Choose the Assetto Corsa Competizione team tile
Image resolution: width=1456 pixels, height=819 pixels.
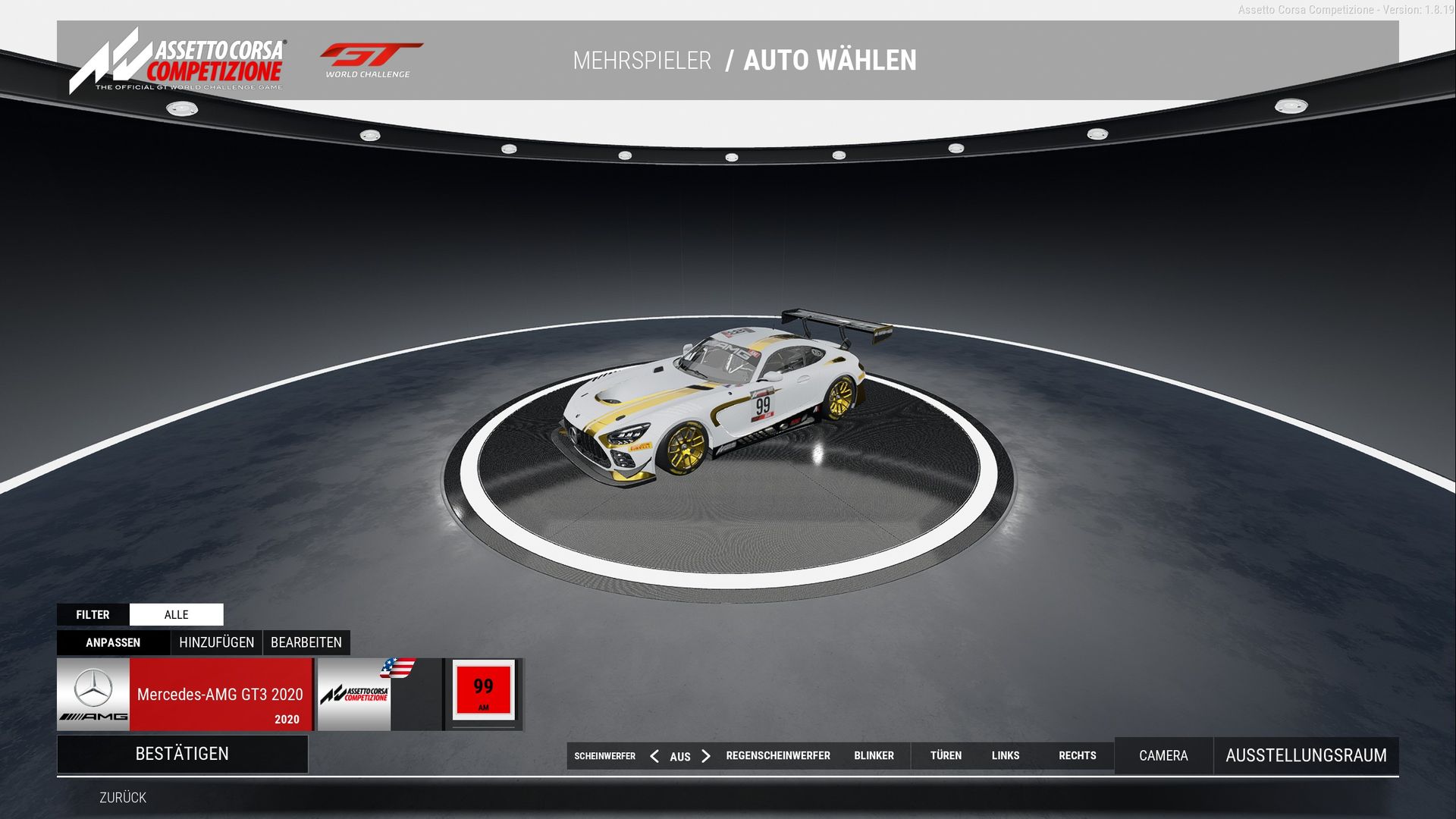click(x=354, y=695)
